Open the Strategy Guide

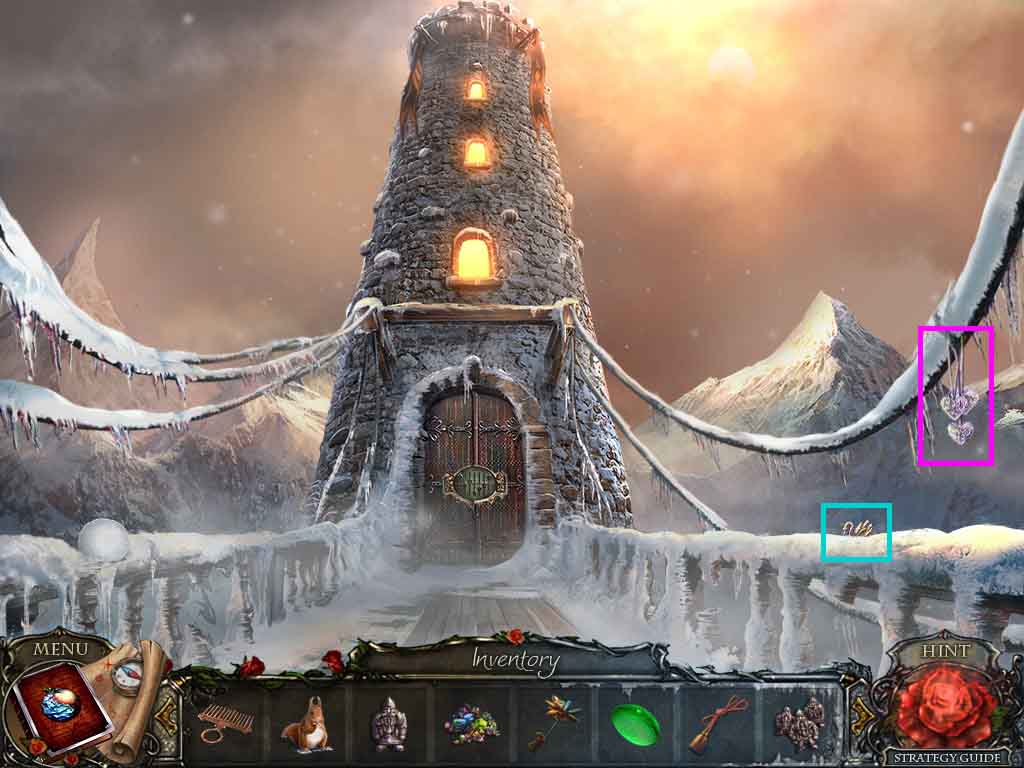(x=944, y=757)
